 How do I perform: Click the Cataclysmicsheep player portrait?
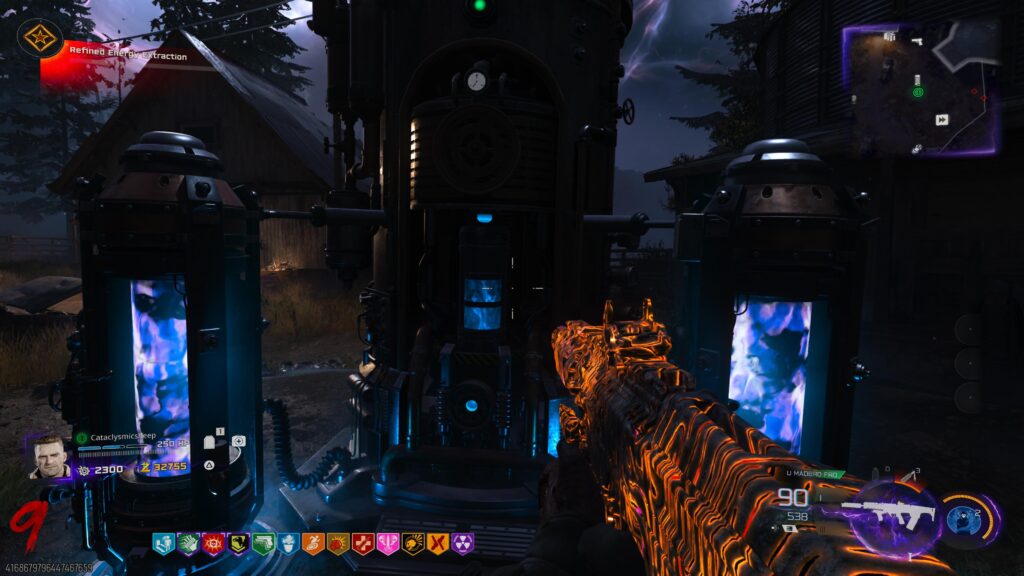click(49, 457)
